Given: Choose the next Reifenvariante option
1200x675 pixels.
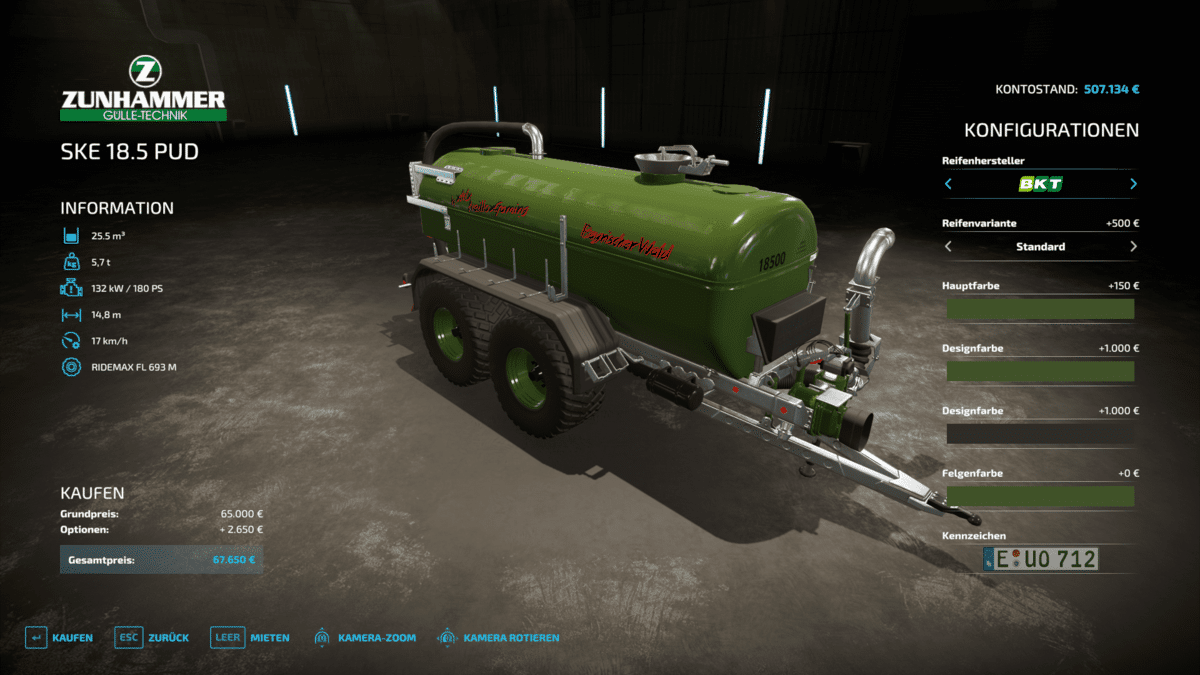Looking at the screenshot, I should pyautogui.click(x=1133, y=246).
